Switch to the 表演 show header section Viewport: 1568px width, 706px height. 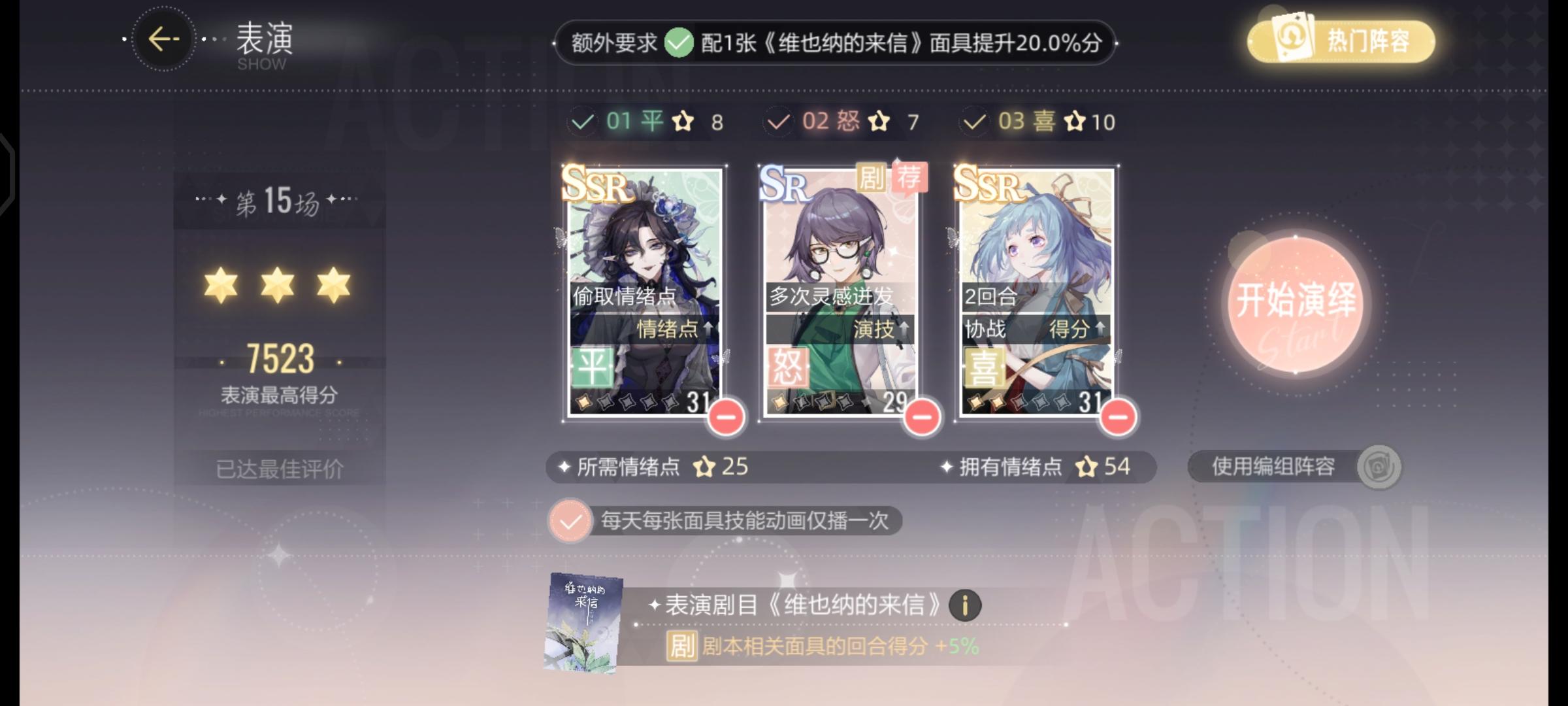click(262, 41)
